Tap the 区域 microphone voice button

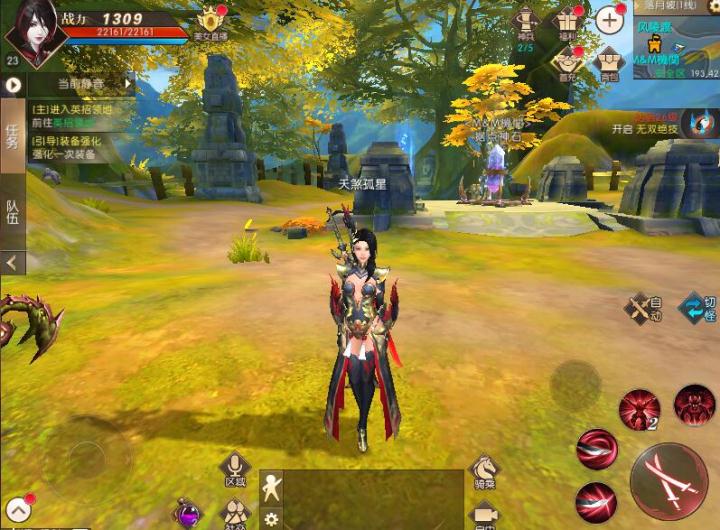tap(236, 468)
